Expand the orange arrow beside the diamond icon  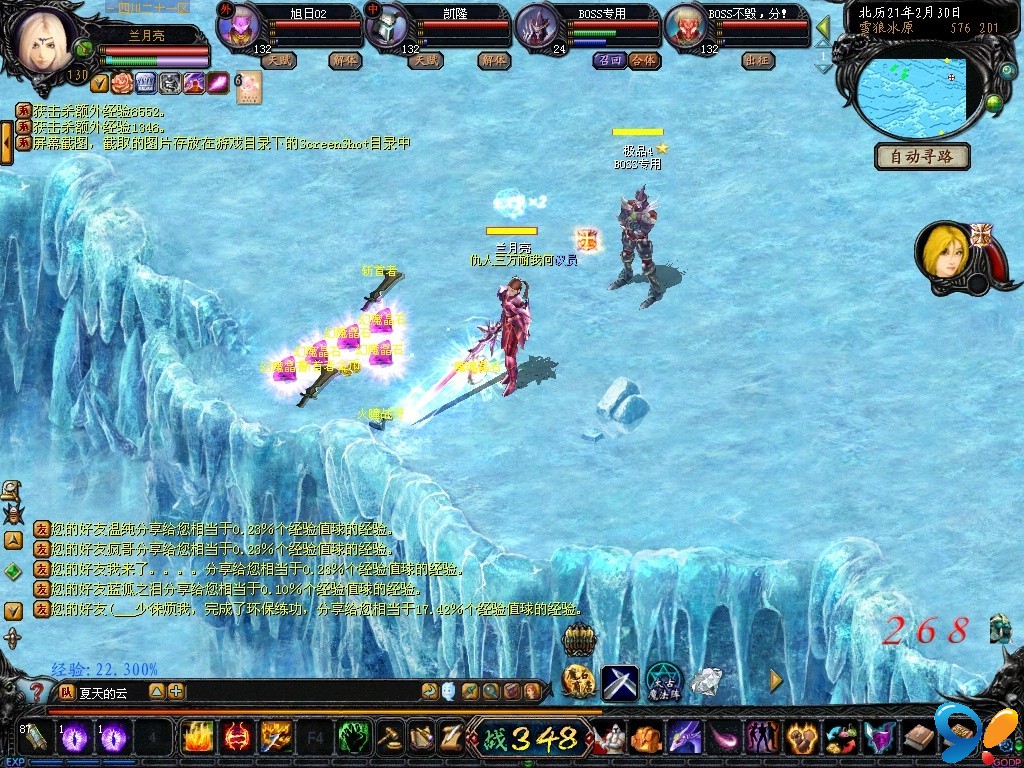(x=776, y=680)
